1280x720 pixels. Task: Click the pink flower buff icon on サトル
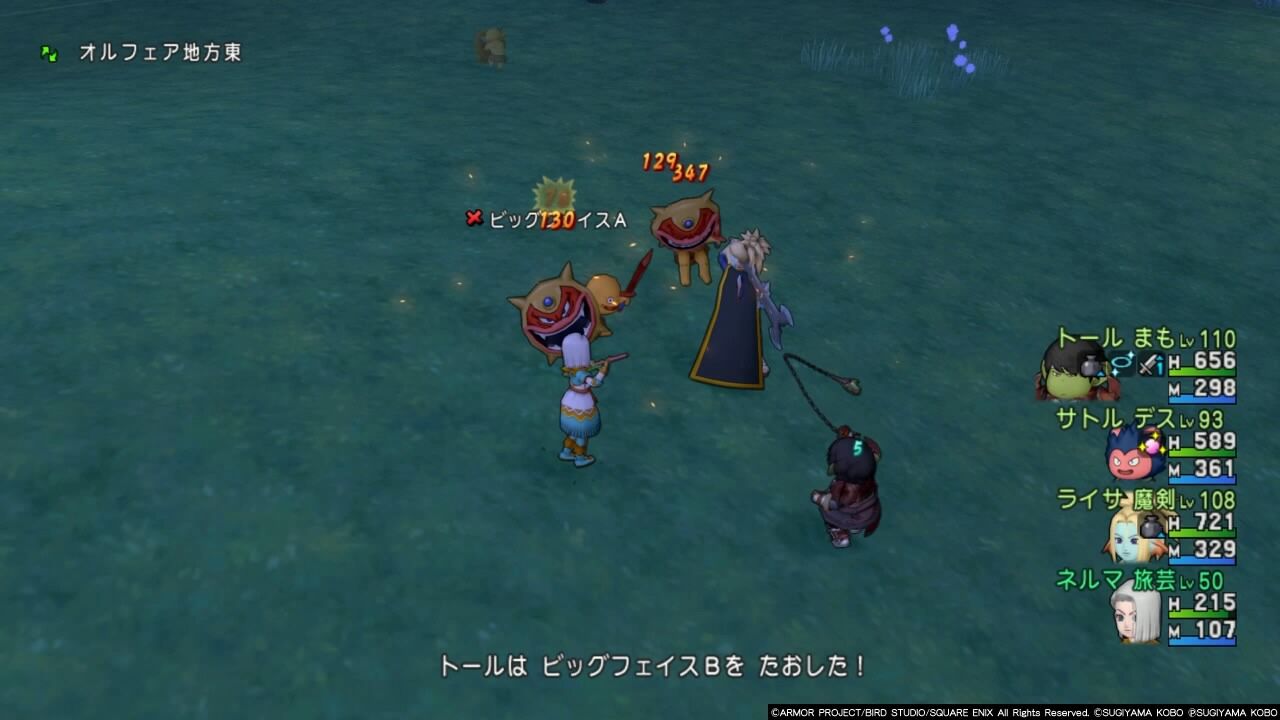1152,446
